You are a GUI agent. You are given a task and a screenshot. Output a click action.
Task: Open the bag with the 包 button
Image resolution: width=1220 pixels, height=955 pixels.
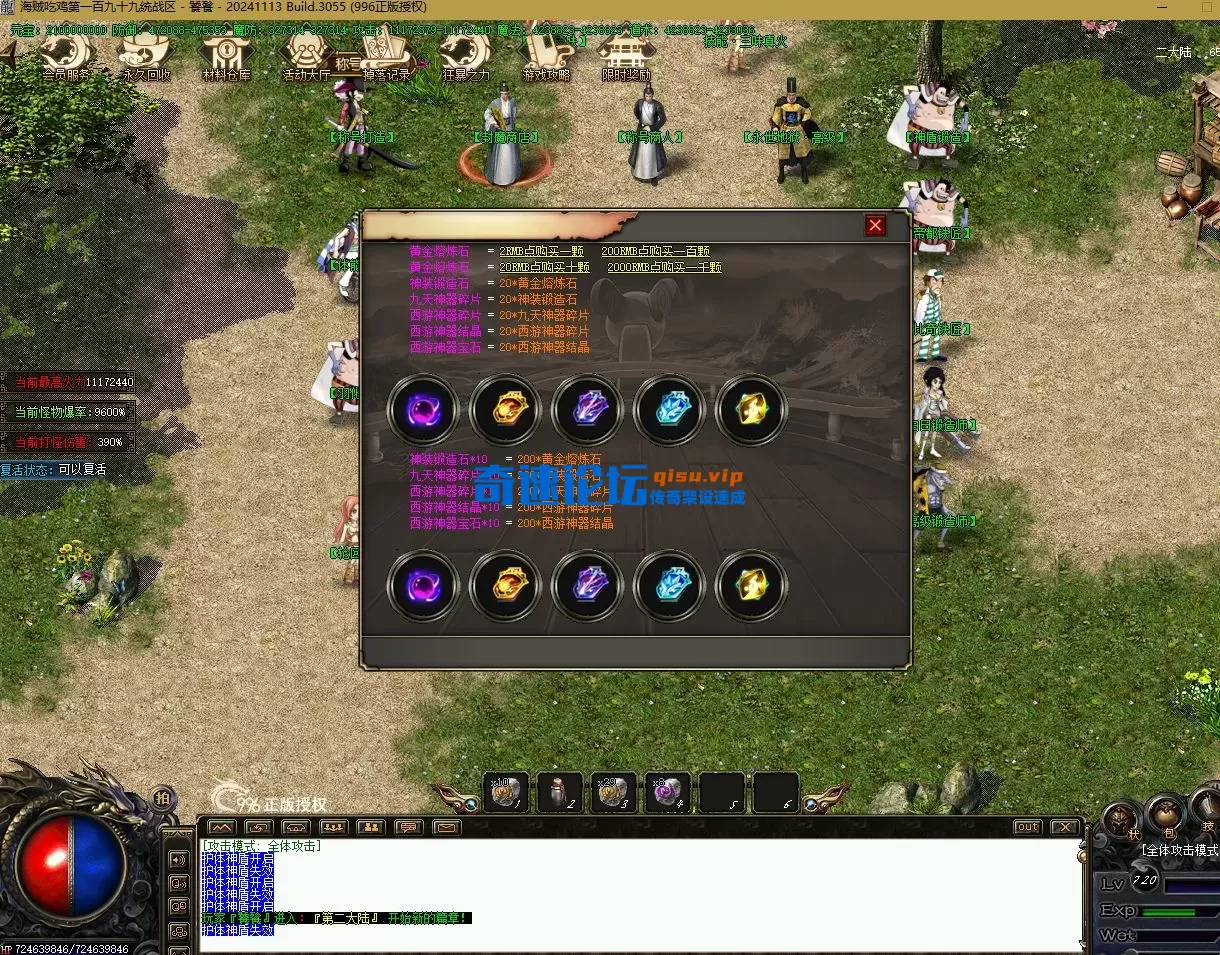(1166, 814)
